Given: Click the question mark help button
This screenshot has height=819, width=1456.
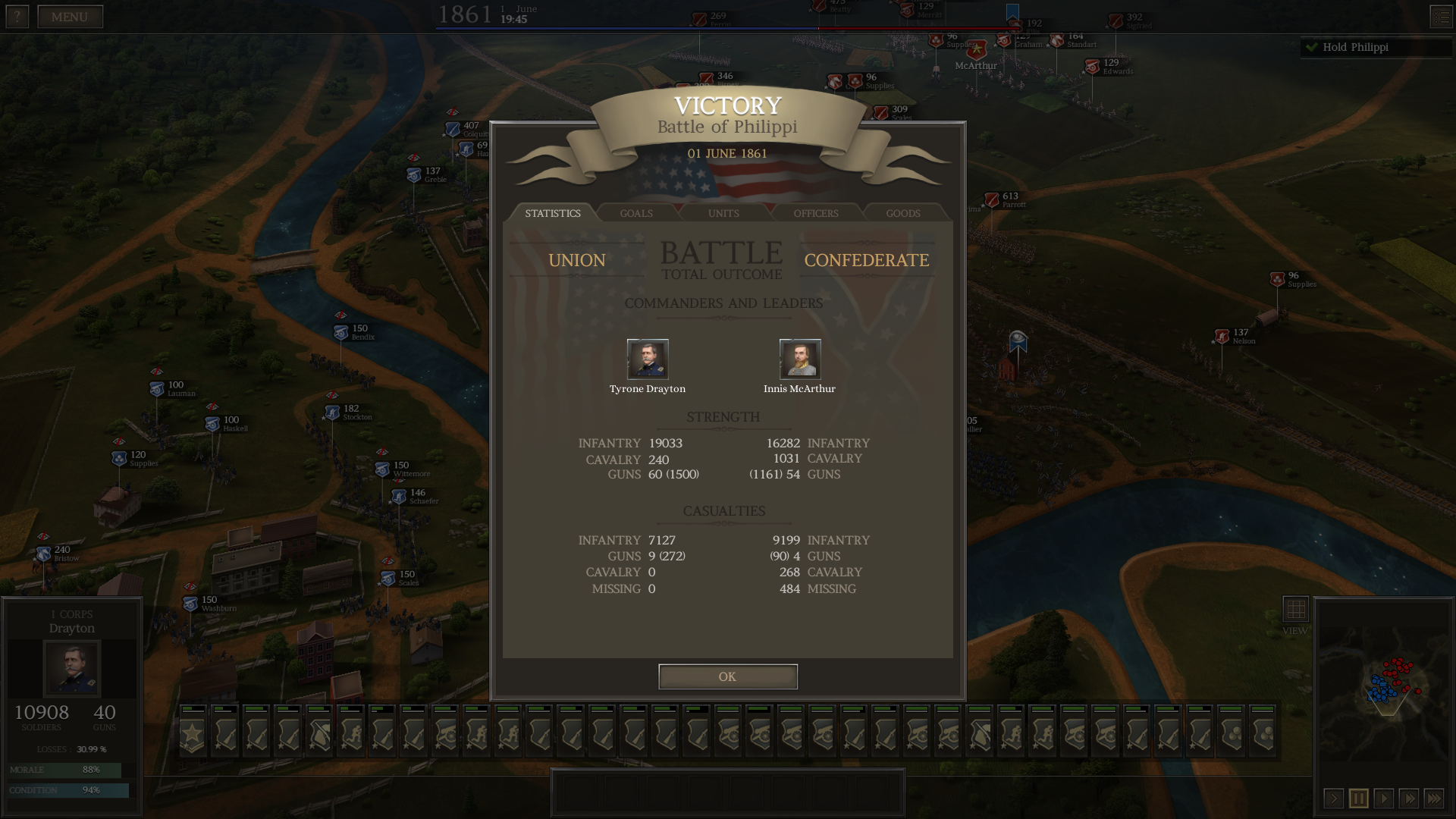Looking at the screenshot, I should [x=17, y=17].
